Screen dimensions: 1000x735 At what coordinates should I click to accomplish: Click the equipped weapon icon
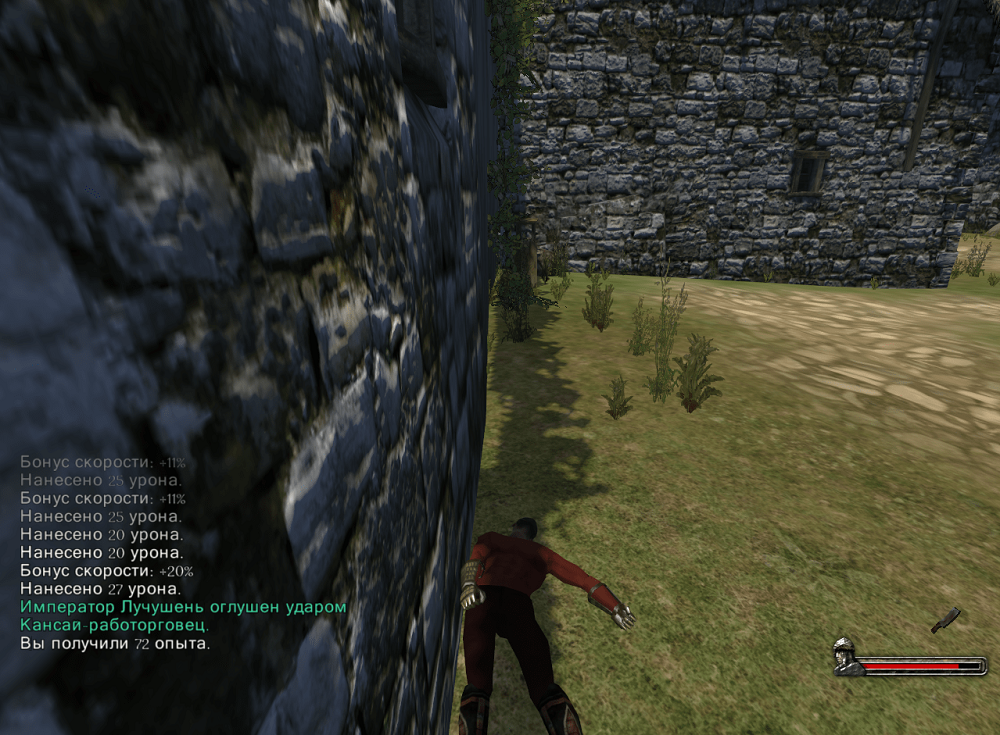pos(945,620)
